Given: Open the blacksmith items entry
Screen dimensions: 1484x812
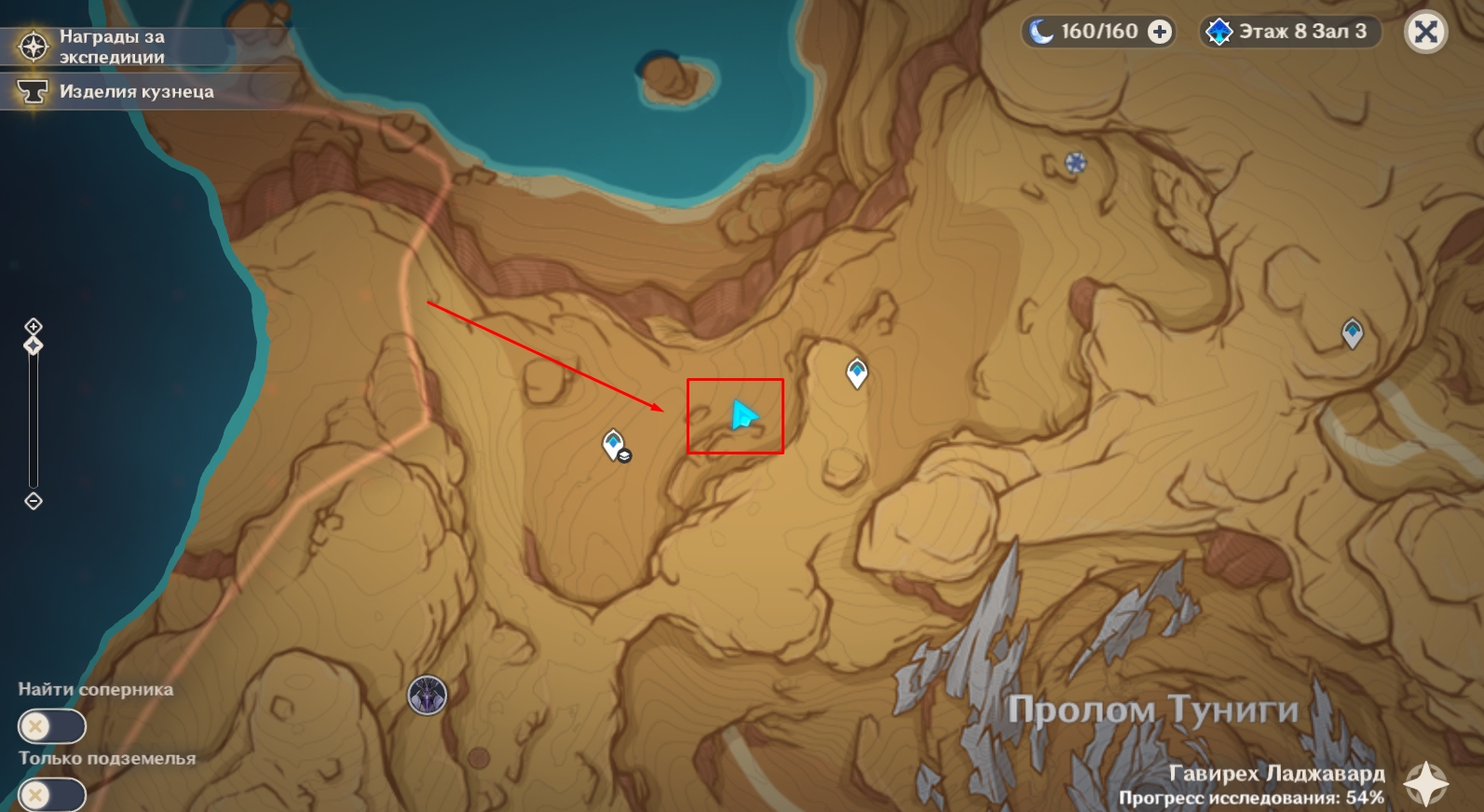Looking at the screenshot, I should pyautogui.click(x=121, y=91).
